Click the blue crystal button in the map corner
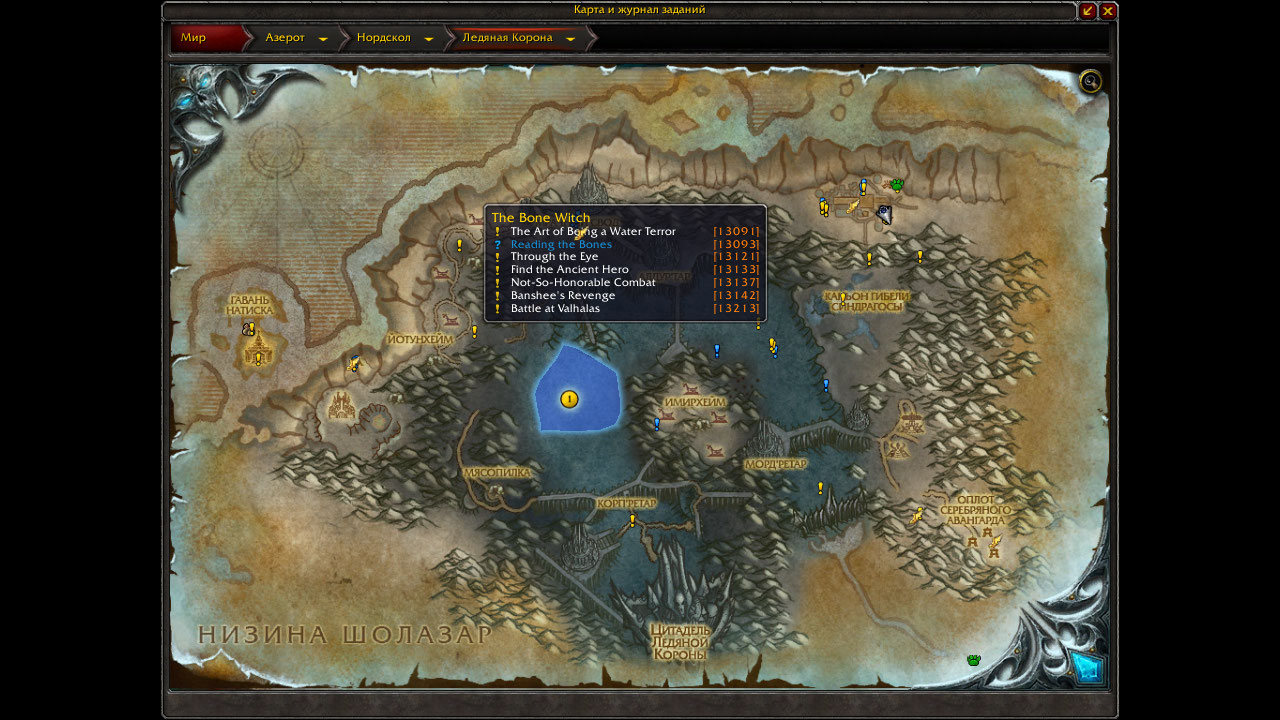 [1087, 667]
